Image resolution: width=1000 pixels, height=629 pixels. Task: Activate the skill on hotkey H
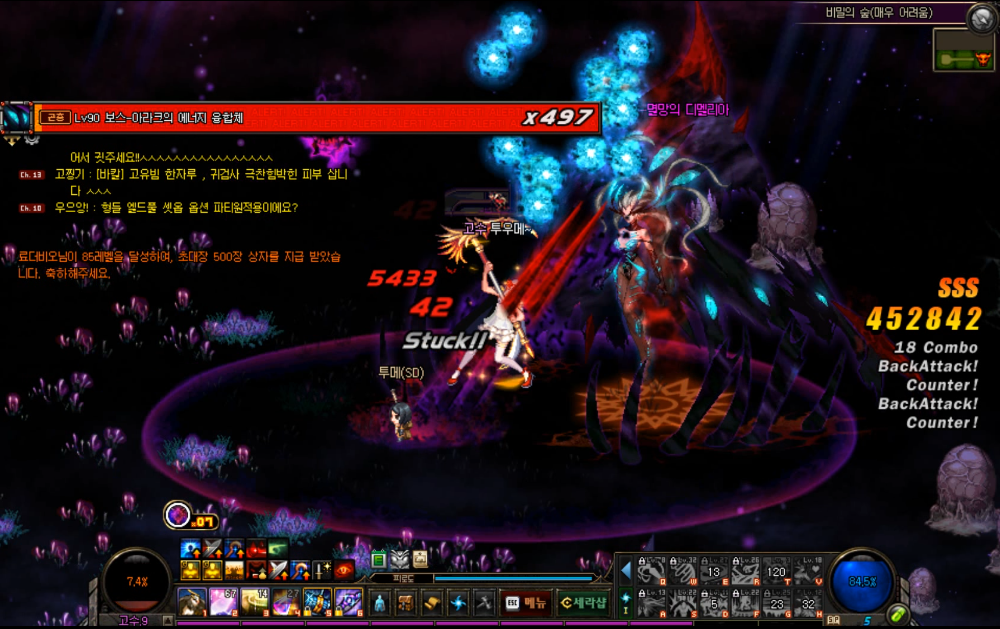807,602
